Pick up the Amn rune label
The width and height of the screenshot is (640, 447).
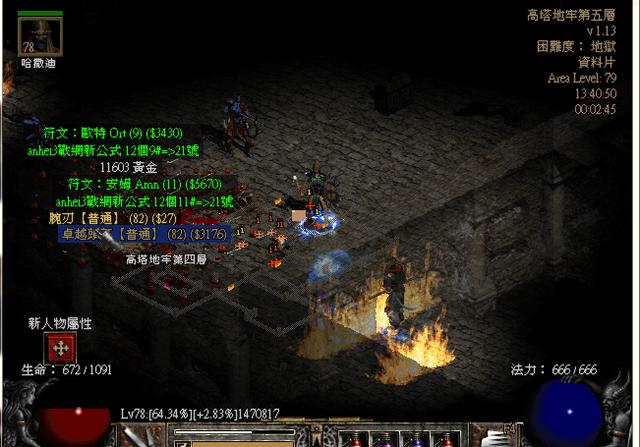coord(144,184)
